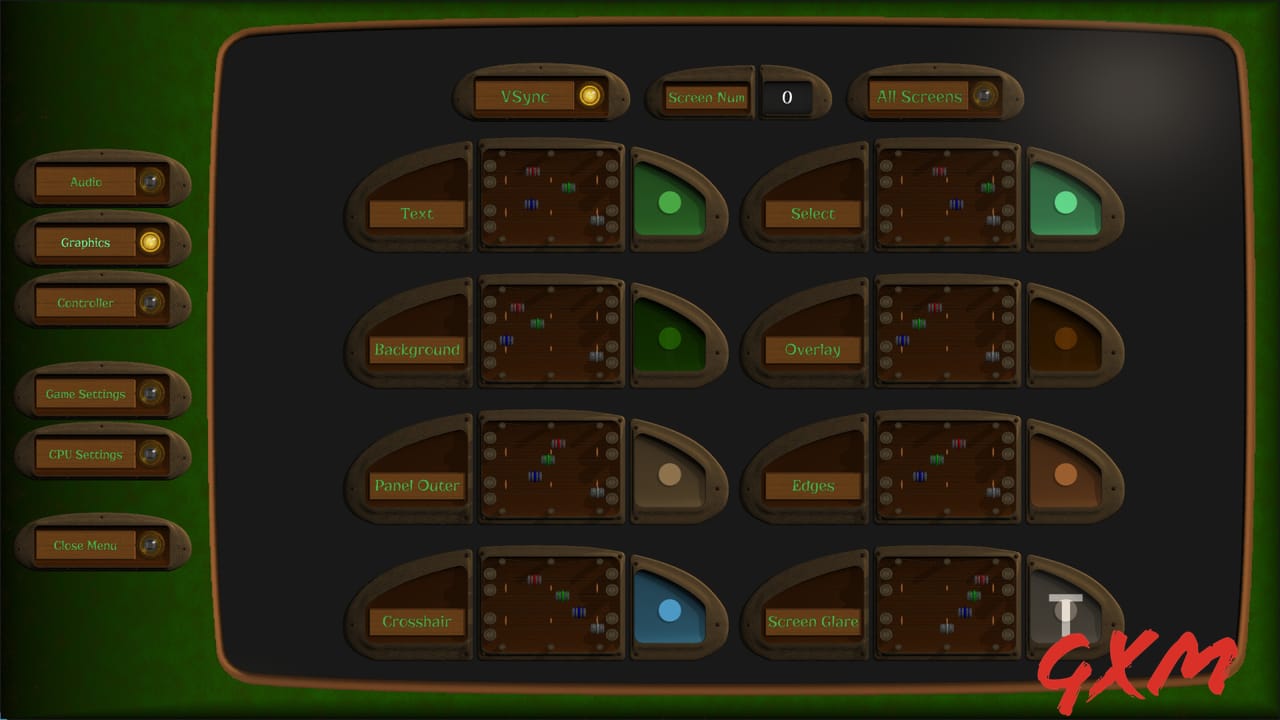Choose the Edges color swatch
The image size is (1280, 720).
pyautogui.click(x=1065, y=474)
